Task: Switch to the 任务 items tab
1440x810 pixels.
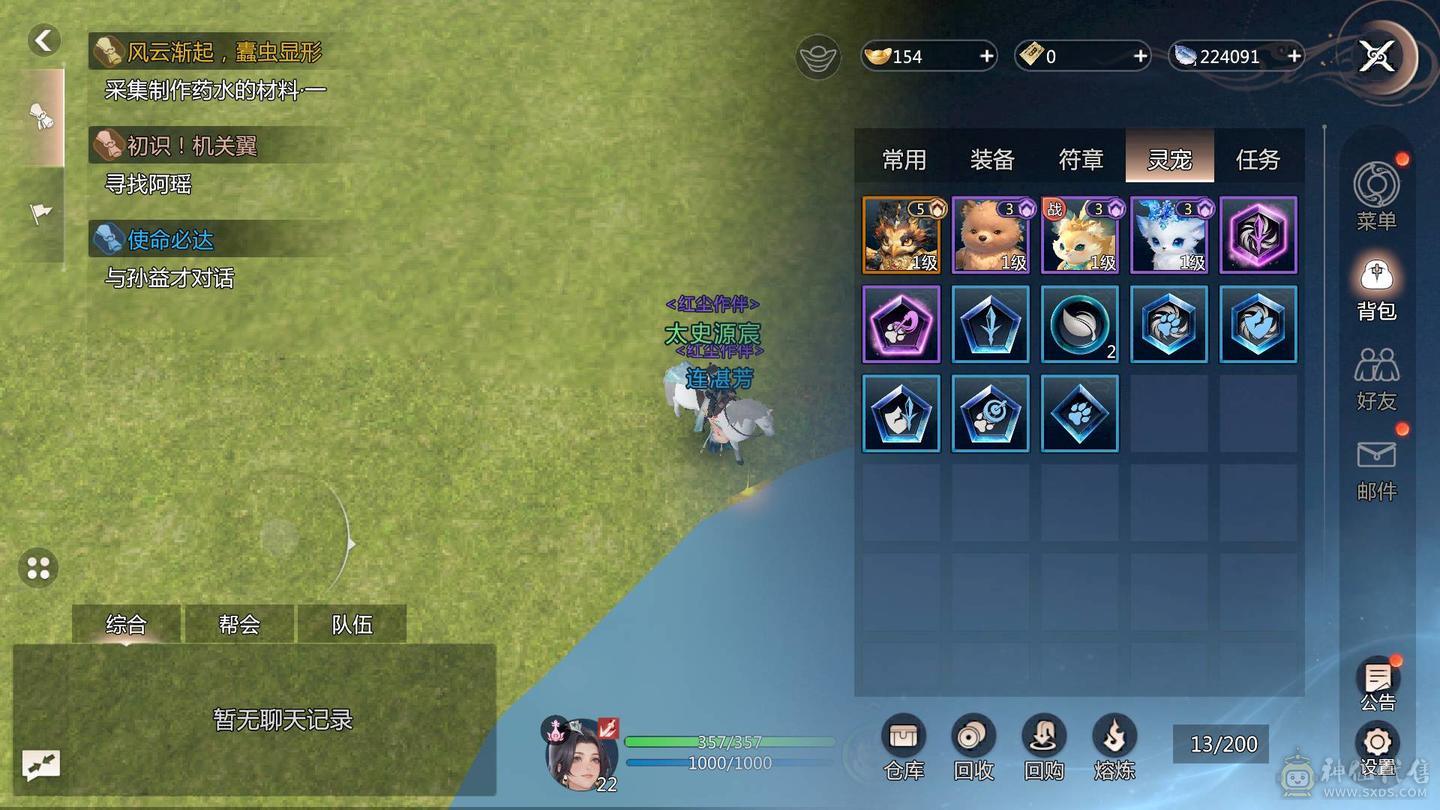Action: click(1257, 159)
